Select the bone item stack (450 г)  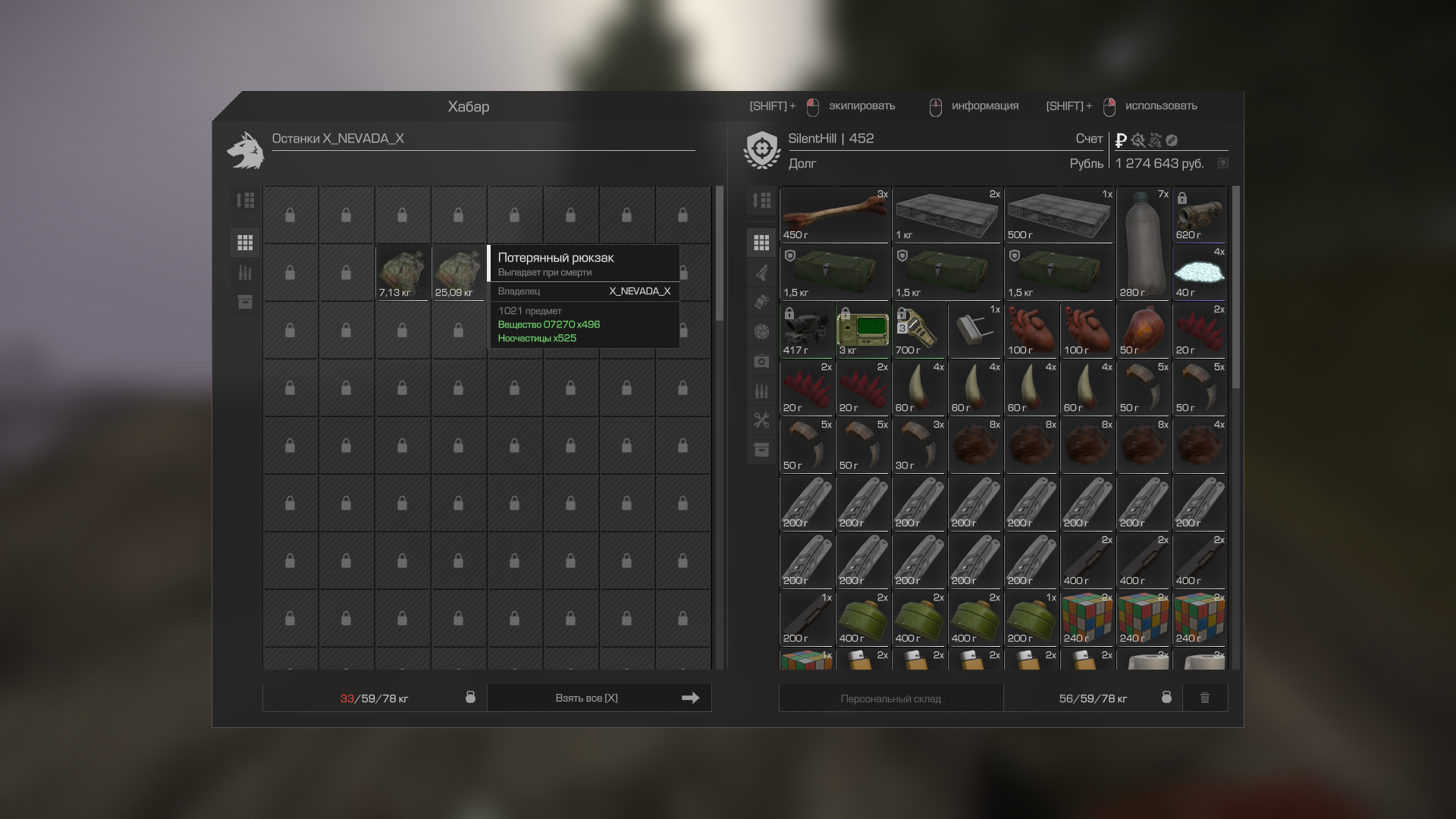pyautogui.click(x=834, y=215)
